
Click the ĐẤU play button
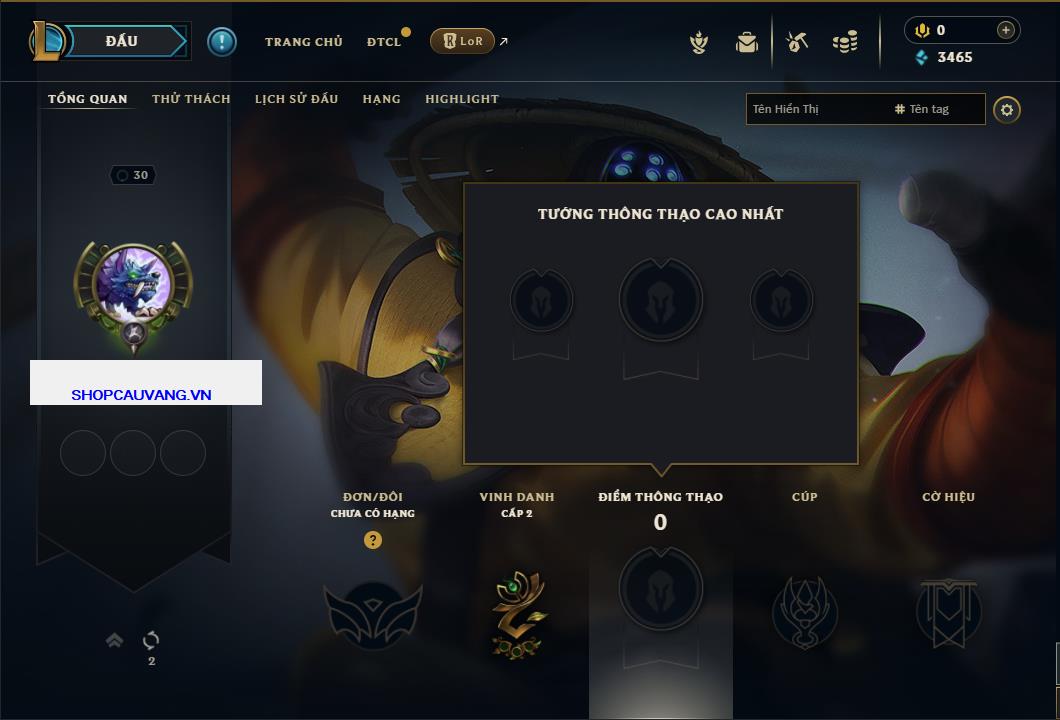click(120, 41)
